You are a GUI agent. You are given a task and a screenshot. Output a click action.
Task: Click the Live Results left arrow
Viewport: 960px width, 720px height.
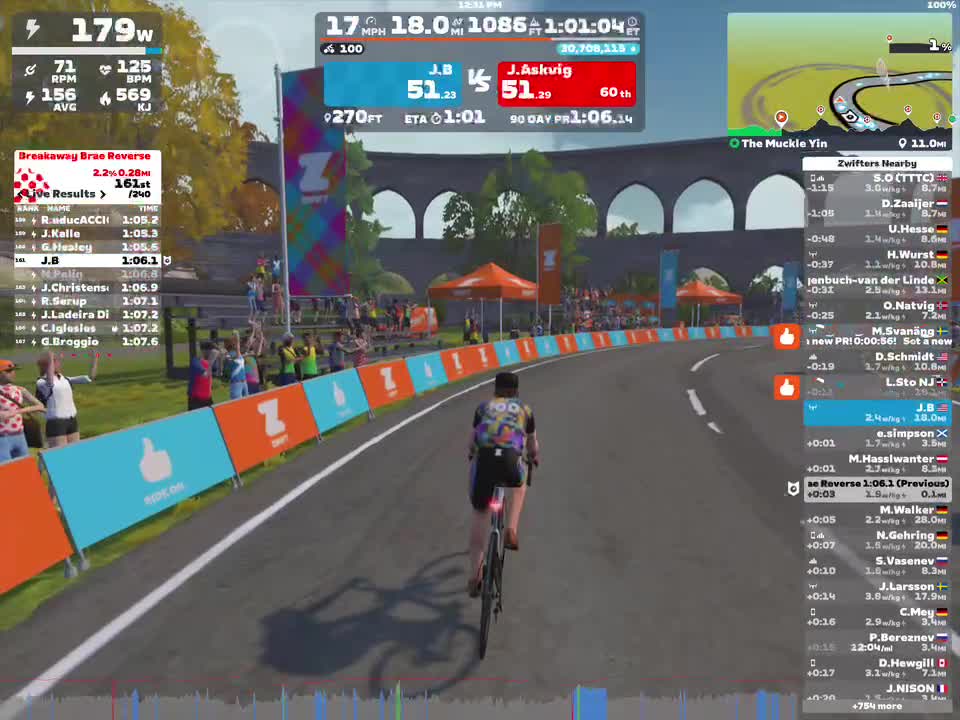20,194
